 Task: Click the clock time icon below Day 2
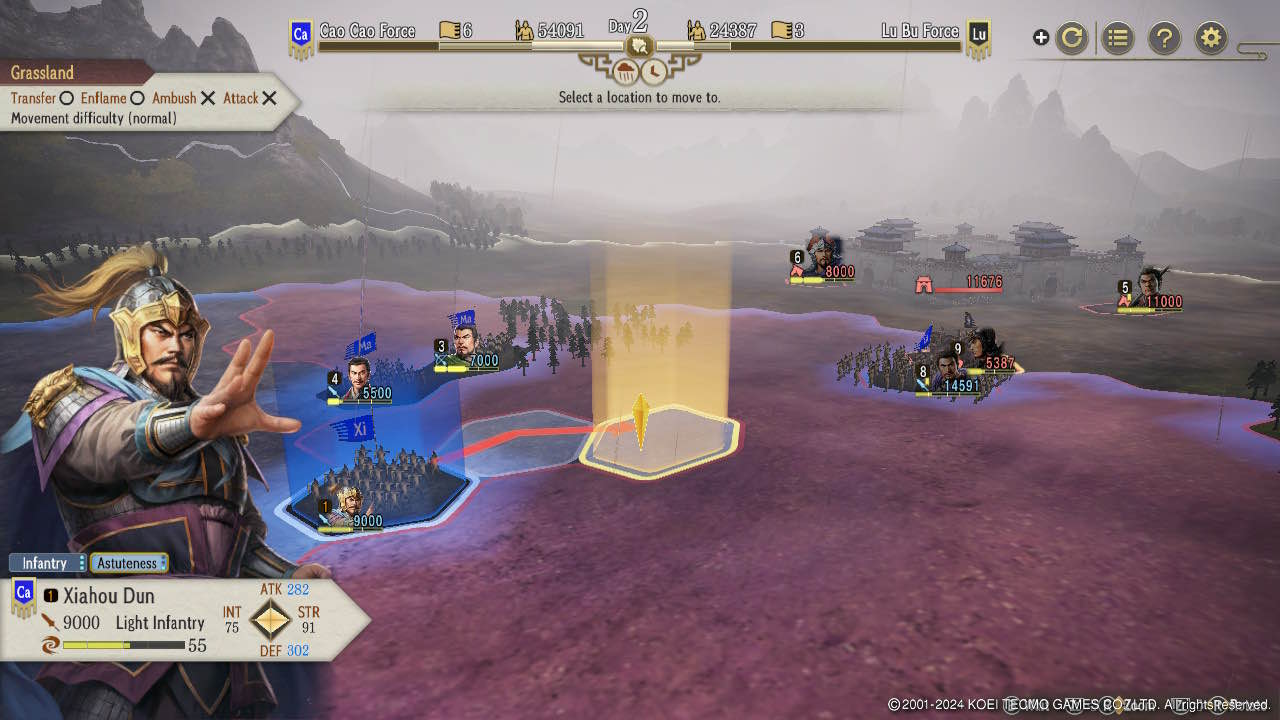coord(655,71)
